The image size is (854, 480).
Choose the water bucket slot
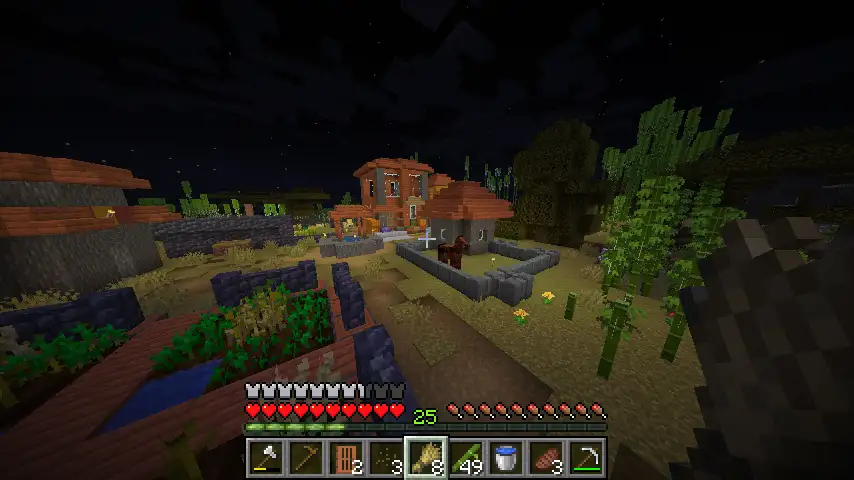(506, 458)
